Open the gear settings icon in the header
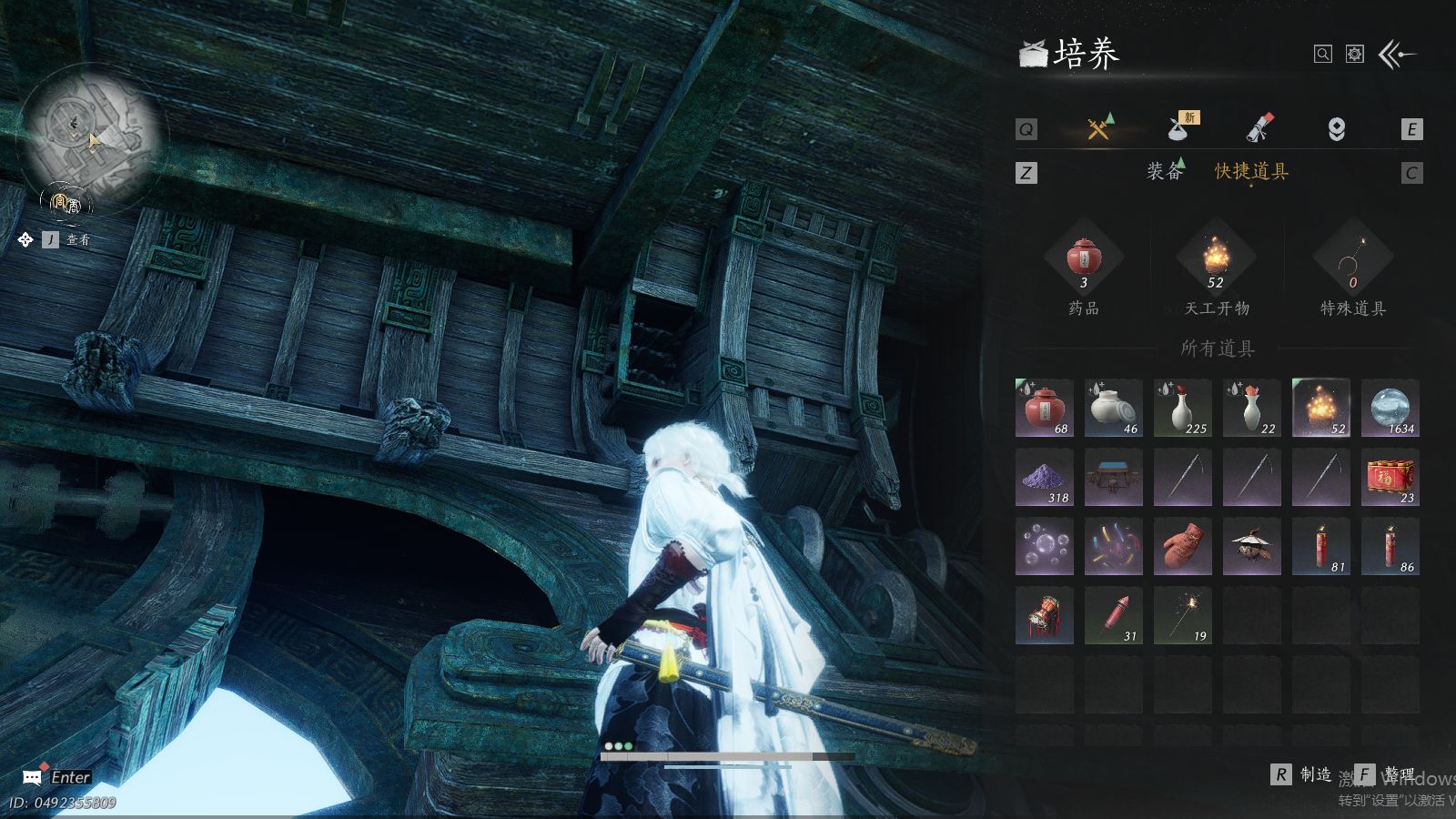 [1355, 55]
